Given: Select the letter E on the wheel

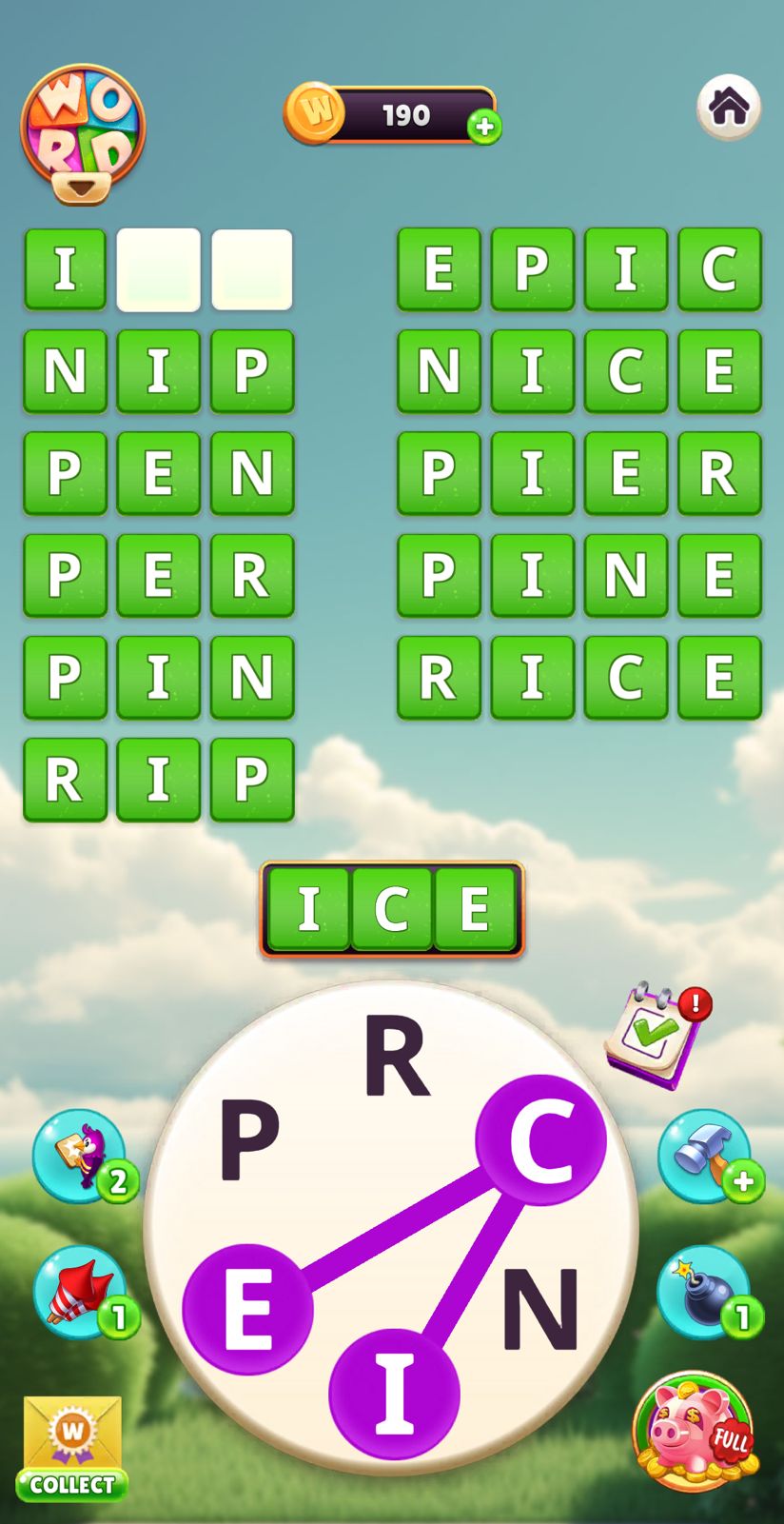Looking at the screenshot, I should pos(247,1310).
